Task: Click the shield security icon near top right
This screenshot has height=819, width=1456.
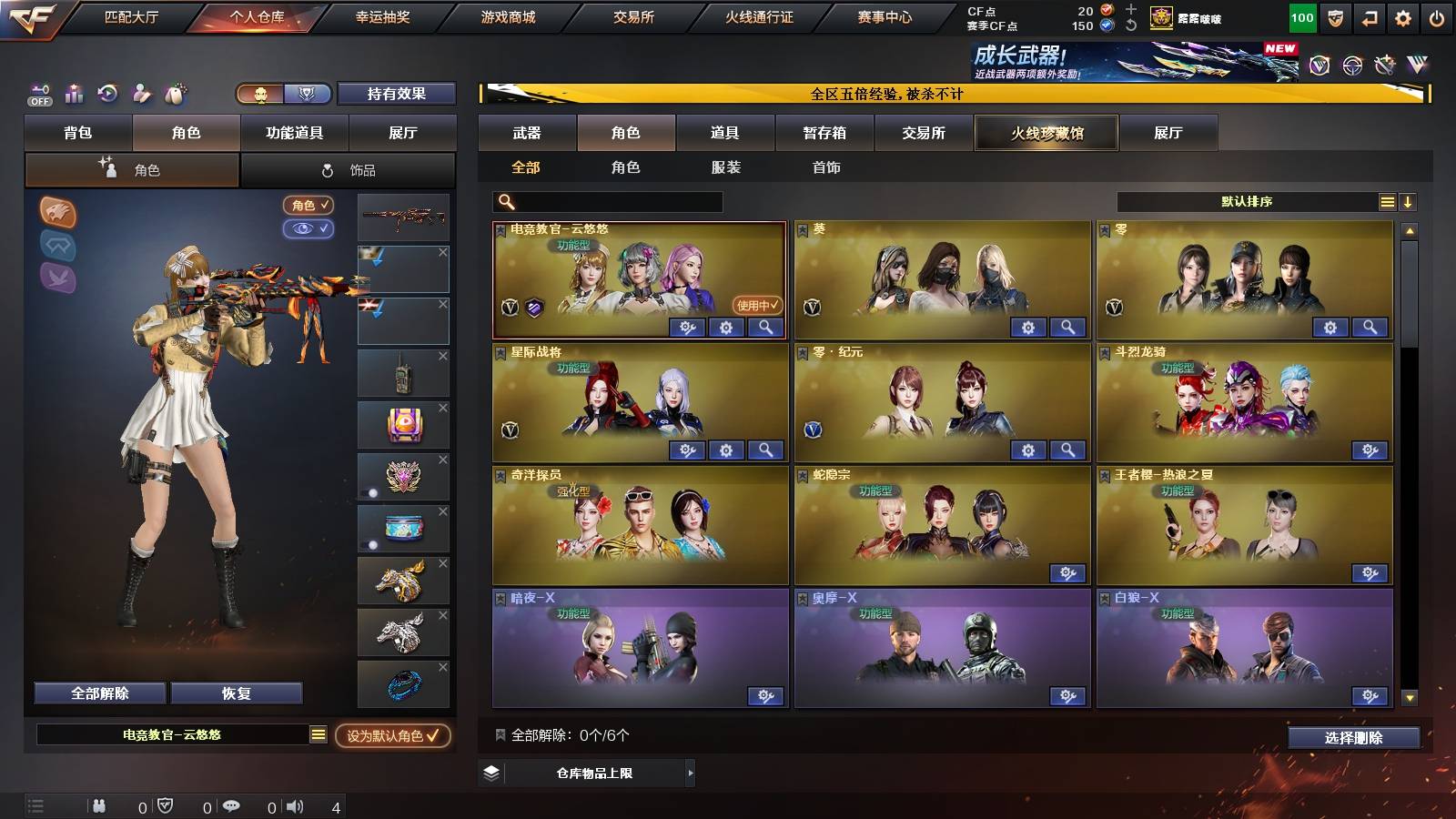Action: click(x=1334, y=15)
